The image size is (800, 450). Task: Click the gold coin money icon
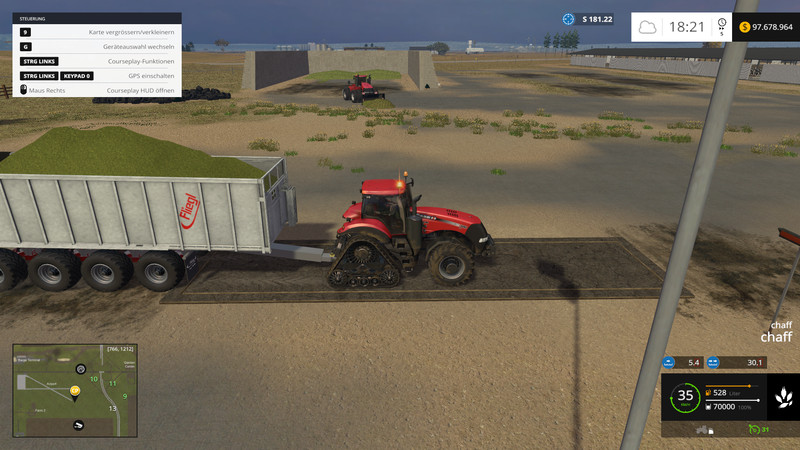pos(744,27)
